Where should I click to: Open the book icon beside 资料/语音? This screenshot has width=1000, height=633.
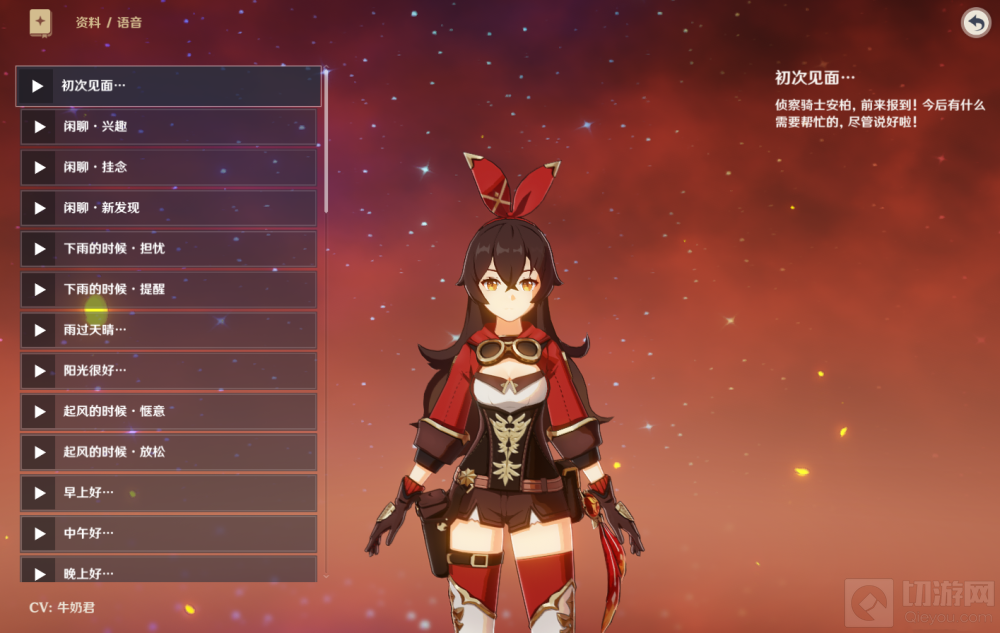click(x=40, y=22)
